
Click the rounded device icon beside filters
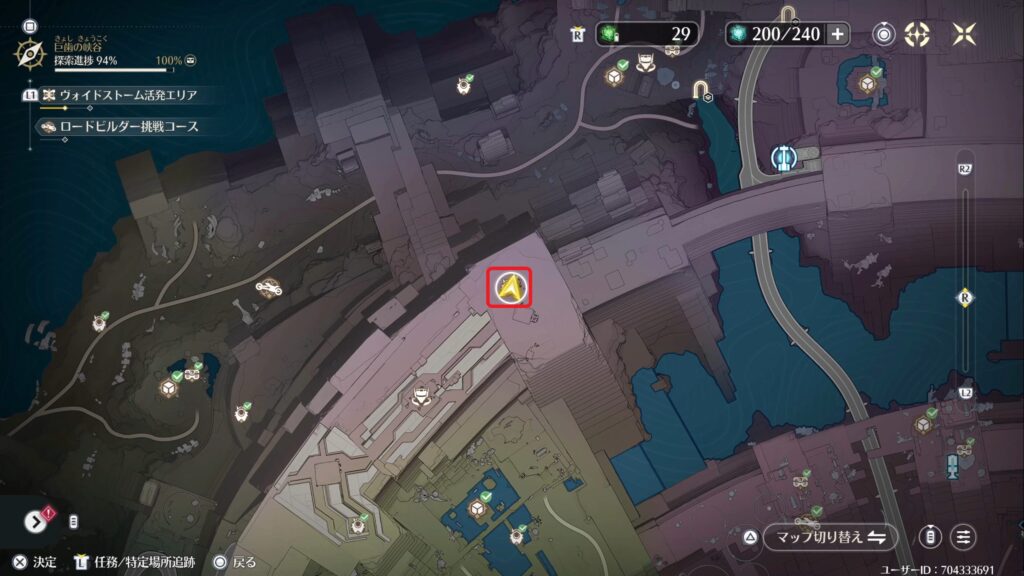pos(930,537)
